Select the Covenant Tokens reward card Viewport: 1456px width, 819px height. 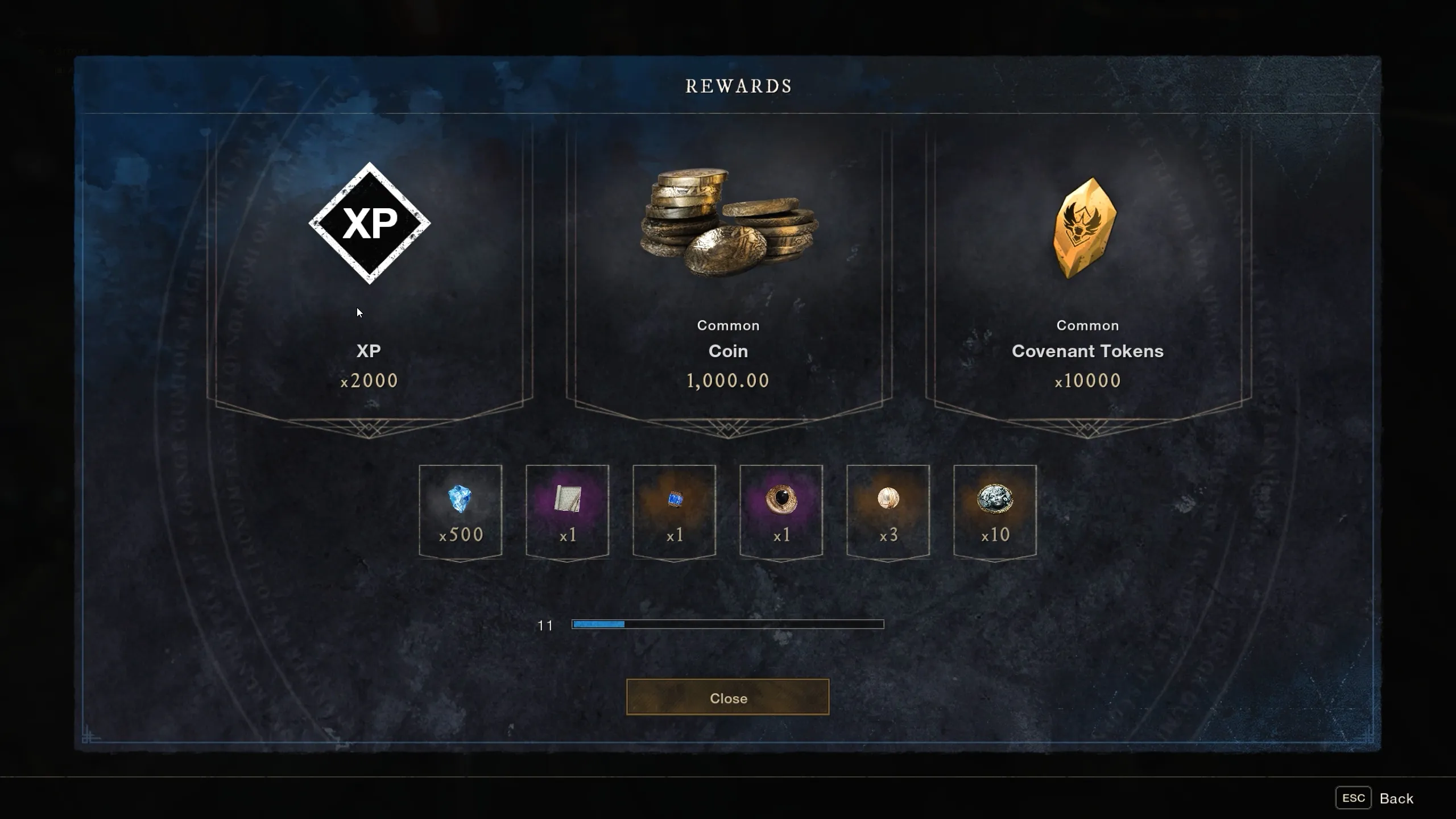point(1087,273)
